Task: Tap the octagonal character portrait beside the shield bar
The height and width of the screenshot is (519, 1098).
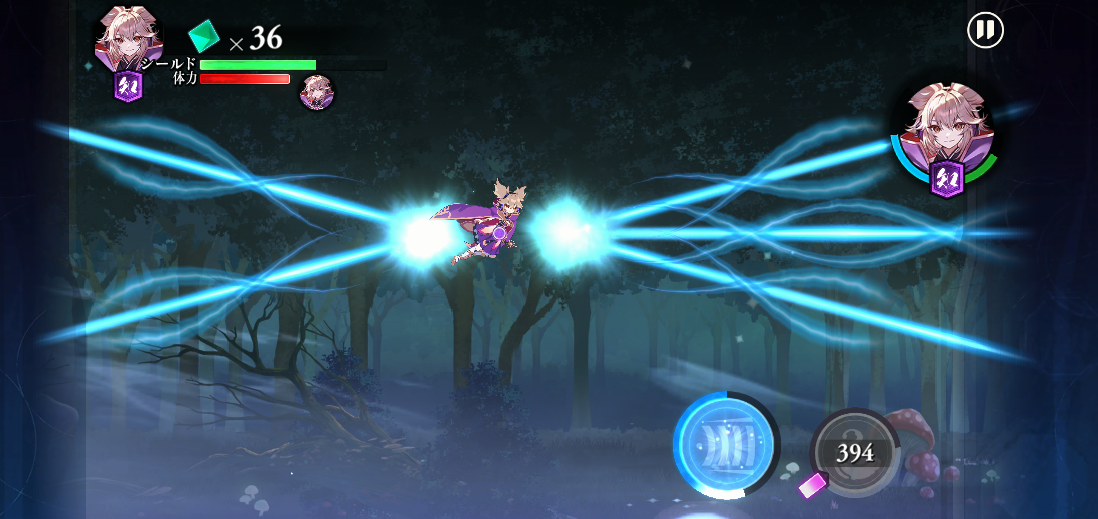Action: [x=129, y=40]
